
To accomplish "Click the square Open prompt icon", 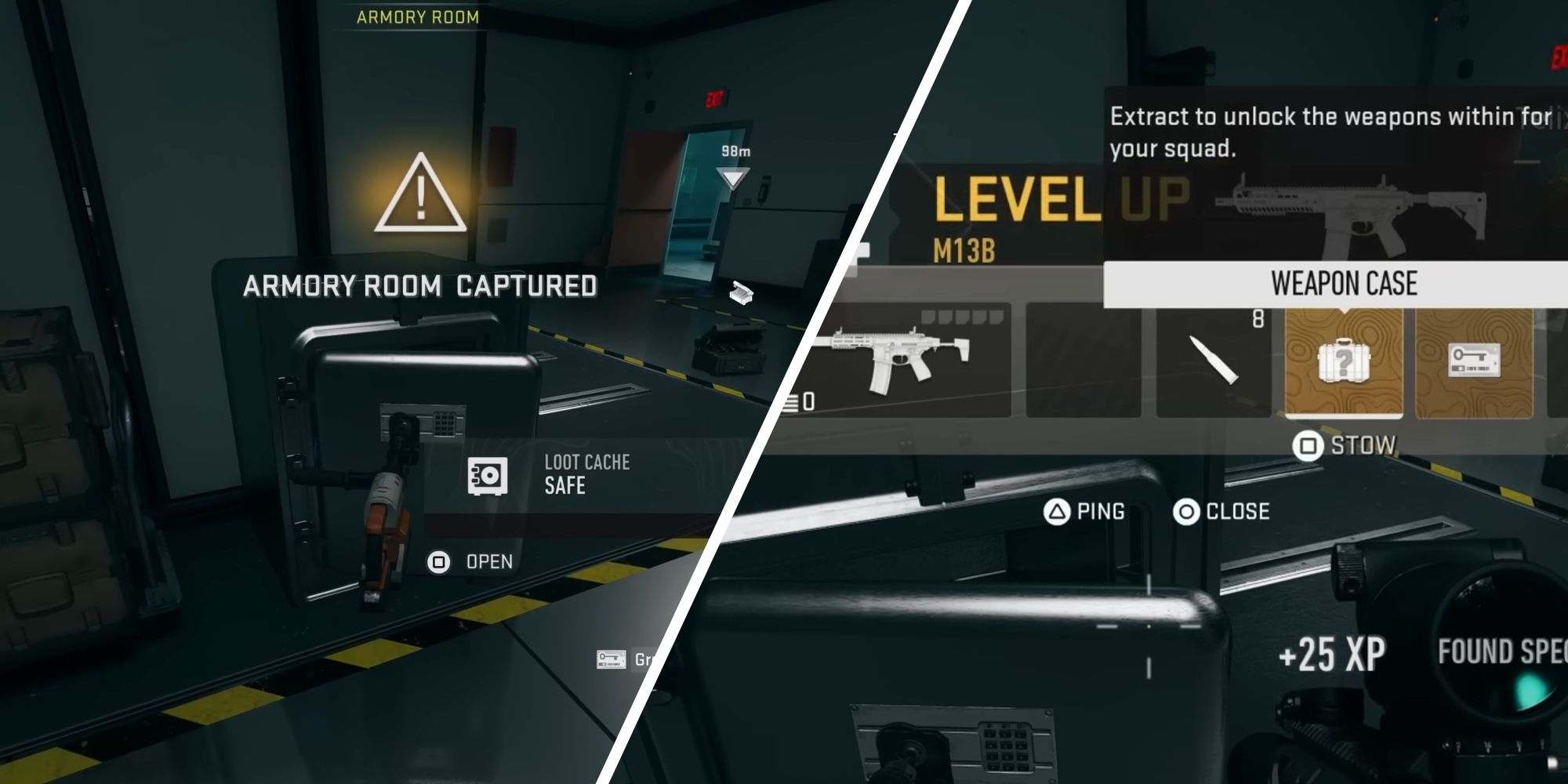I will coord(441,561).
